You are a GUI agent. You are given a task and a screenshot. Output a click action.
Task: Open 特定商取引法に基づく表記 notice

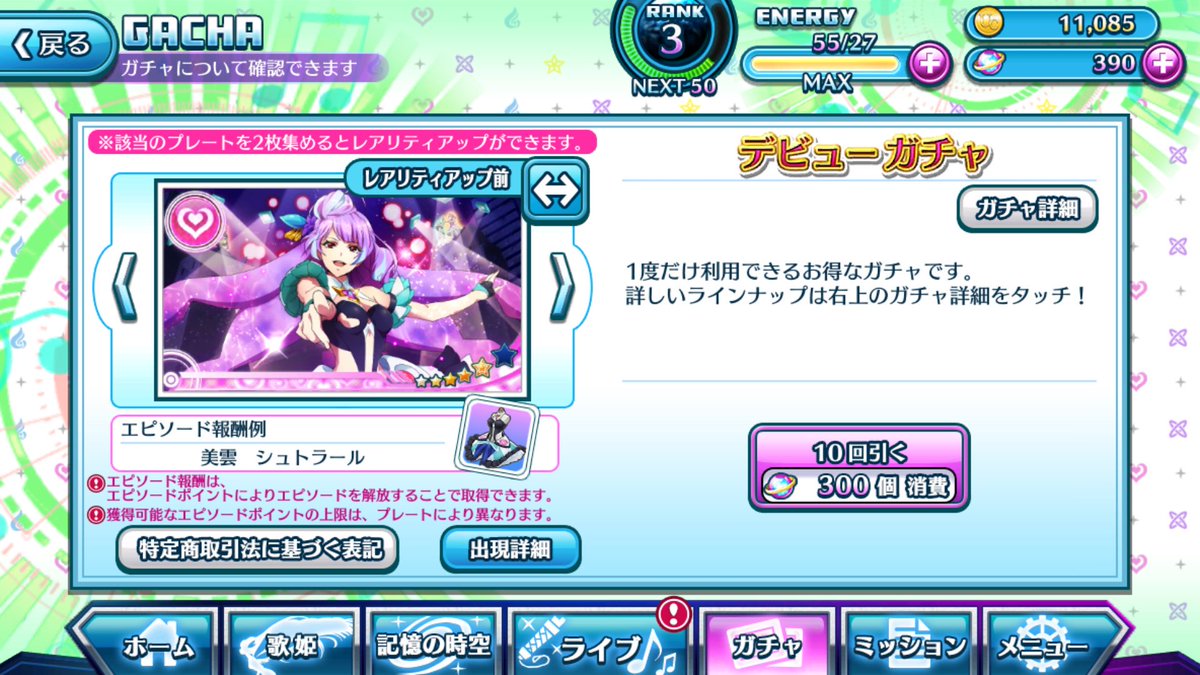click(257, 548)
